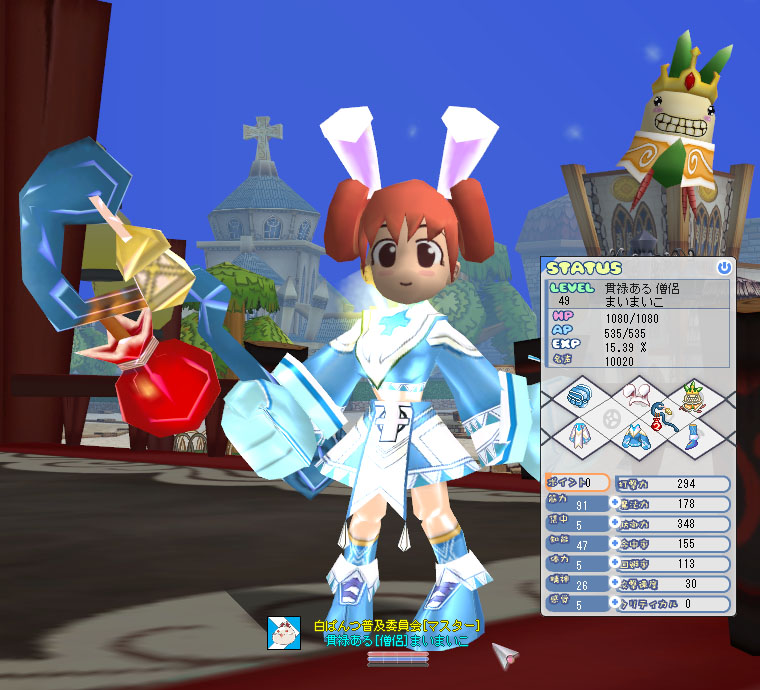The height and width of the screenshot is (690, 760).
Task: Add a point to 体力 (vitality)
Action: [x=616, y=564]
